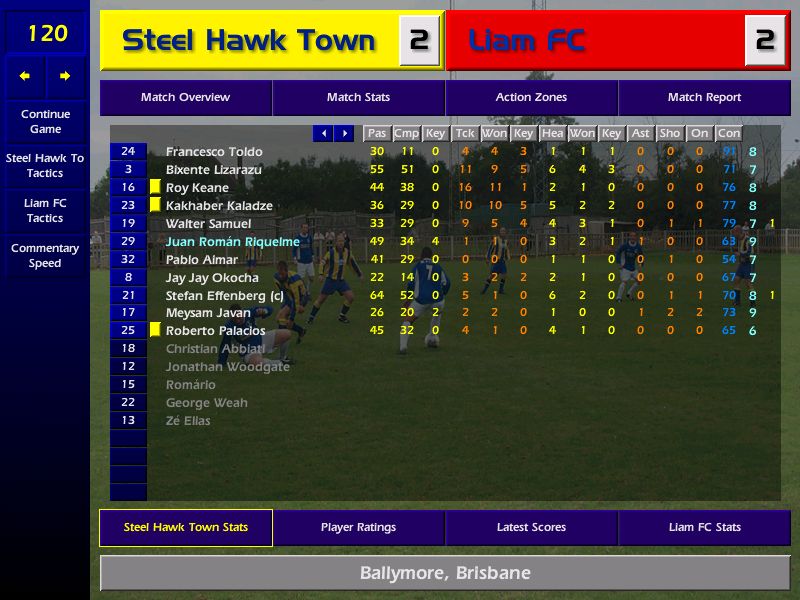Go back with the left yellow arrow
The height and width of the screenshot is (600, 800).
(x=25, y=76)
